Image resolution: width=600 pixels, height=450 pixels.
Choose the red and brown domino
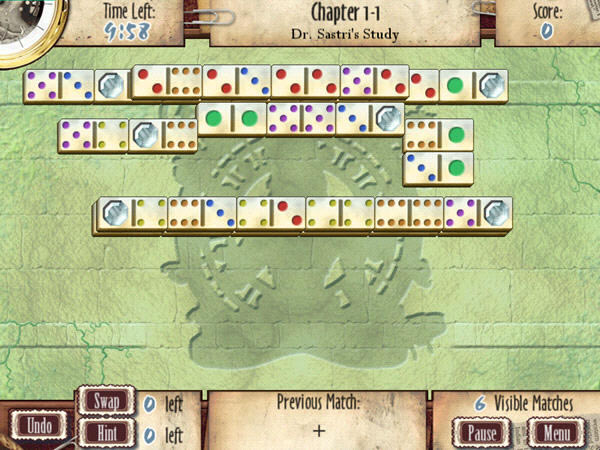167,83
